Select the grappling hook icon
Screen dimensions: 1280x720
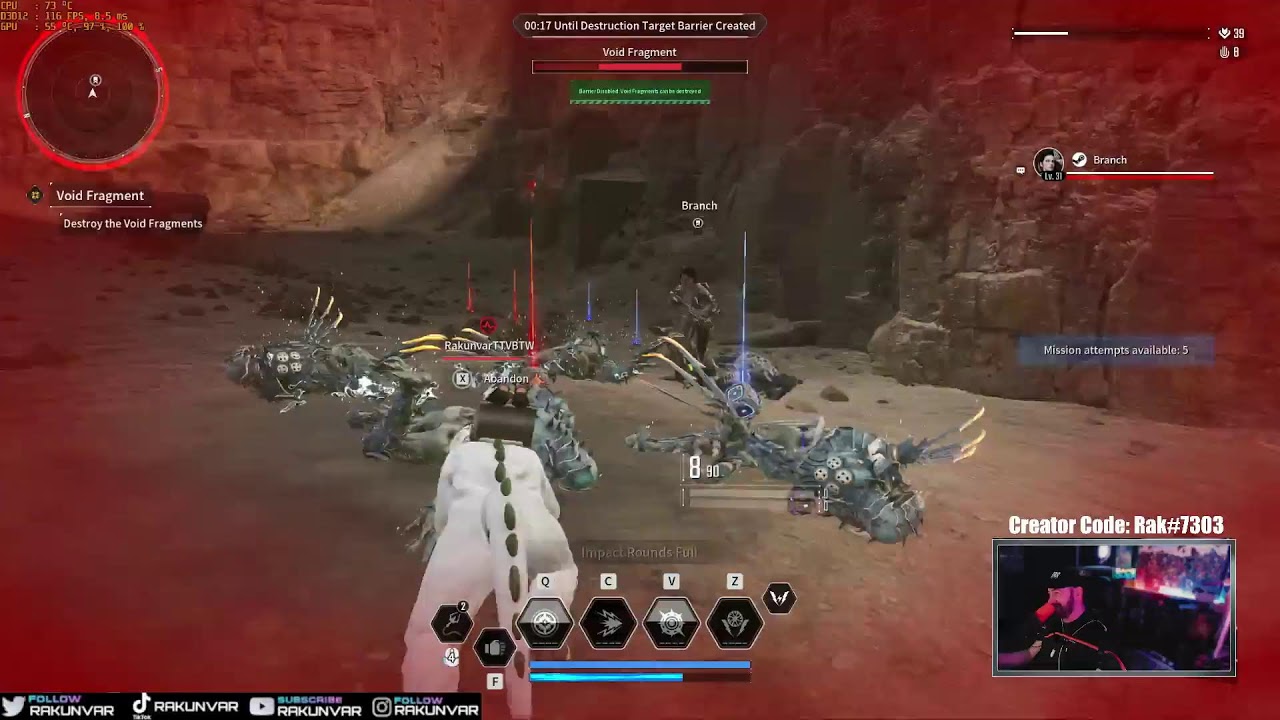tap(452, 624)
